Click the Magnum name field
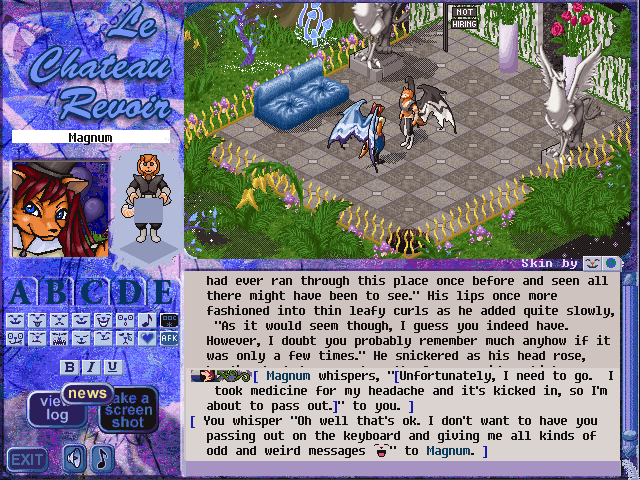 [x=91, y=137]
